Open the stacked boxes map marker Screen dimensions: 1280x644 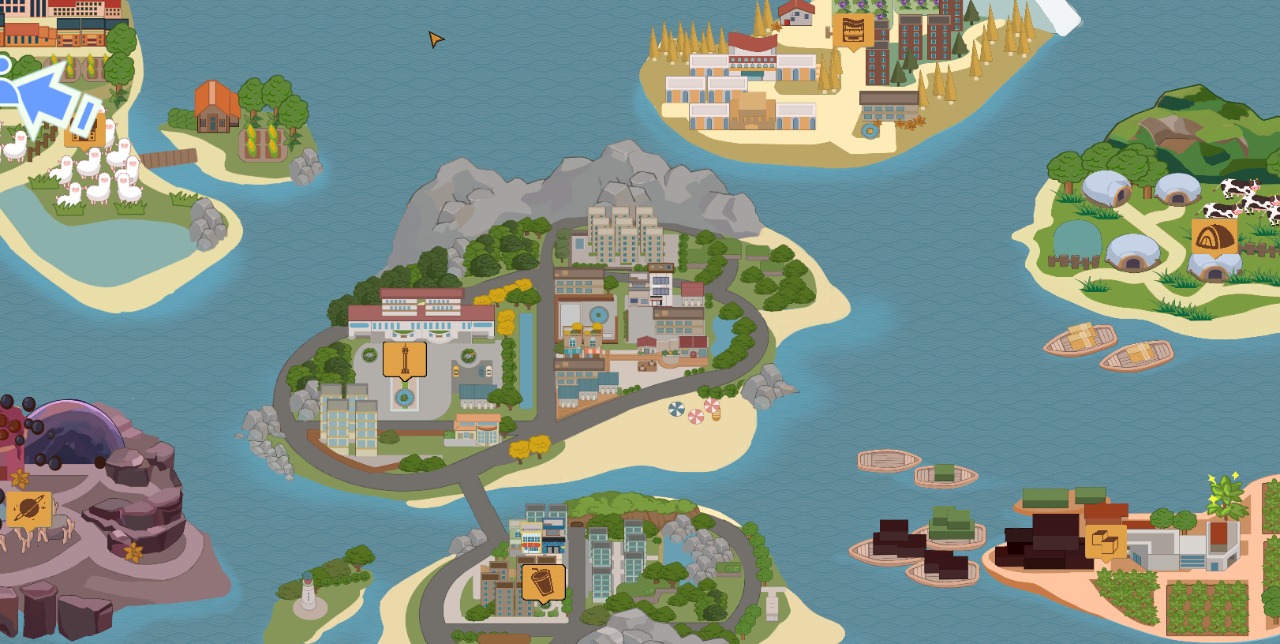tap(1105, 542)
